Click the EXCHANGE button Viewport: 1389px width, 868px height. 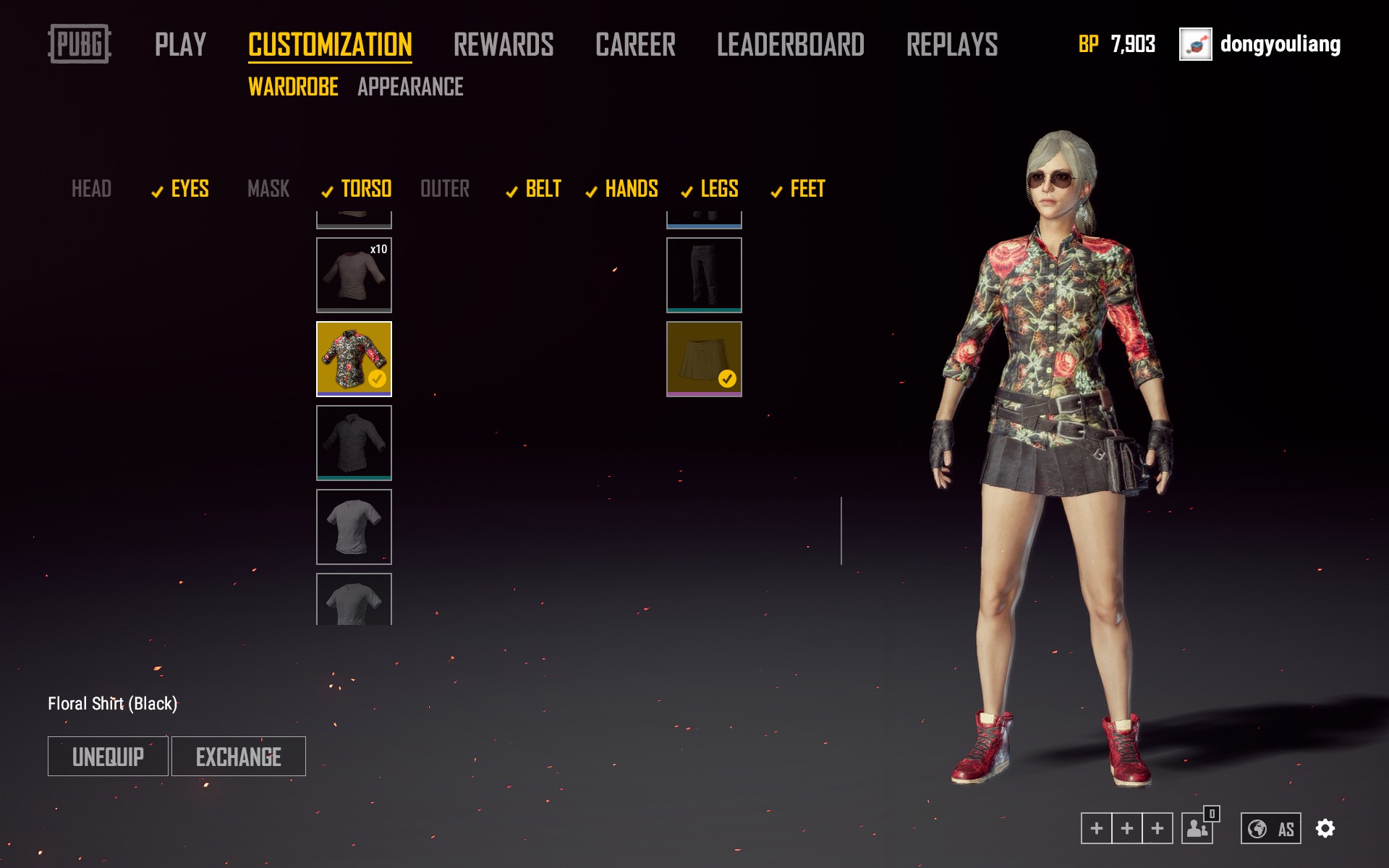click(239, 757)
